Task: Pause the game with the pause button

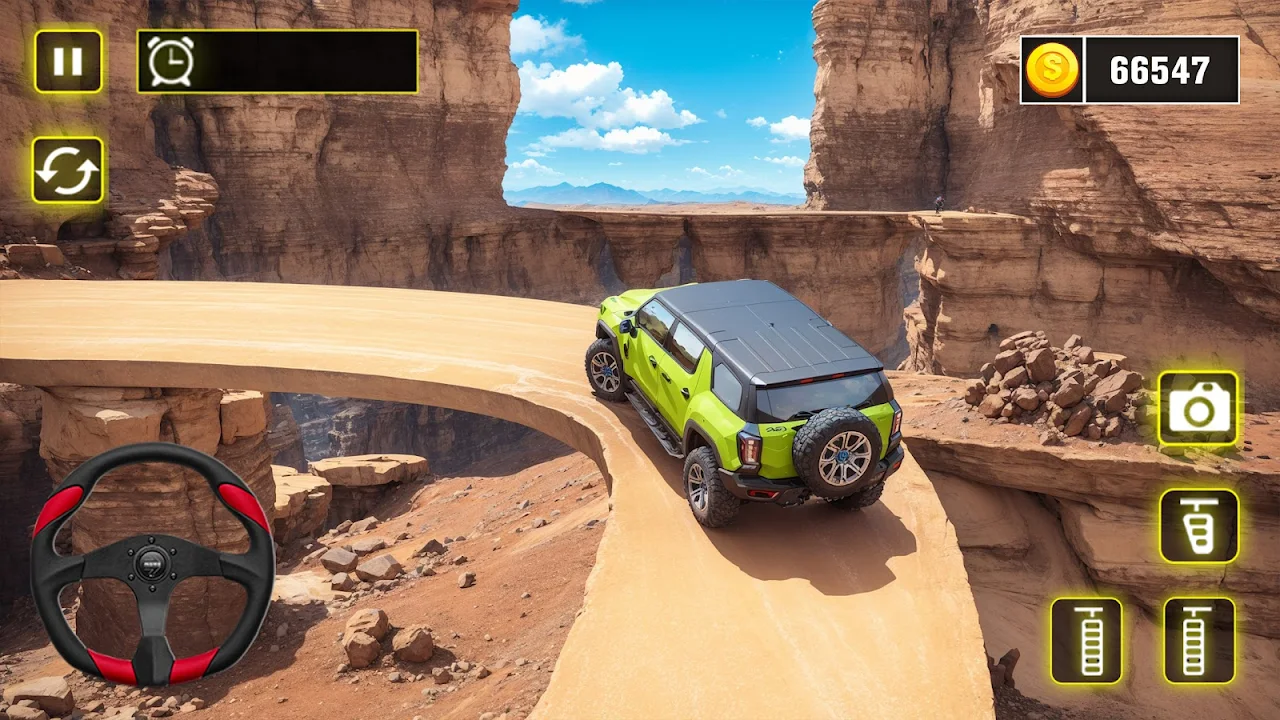Action: [68, 62]
